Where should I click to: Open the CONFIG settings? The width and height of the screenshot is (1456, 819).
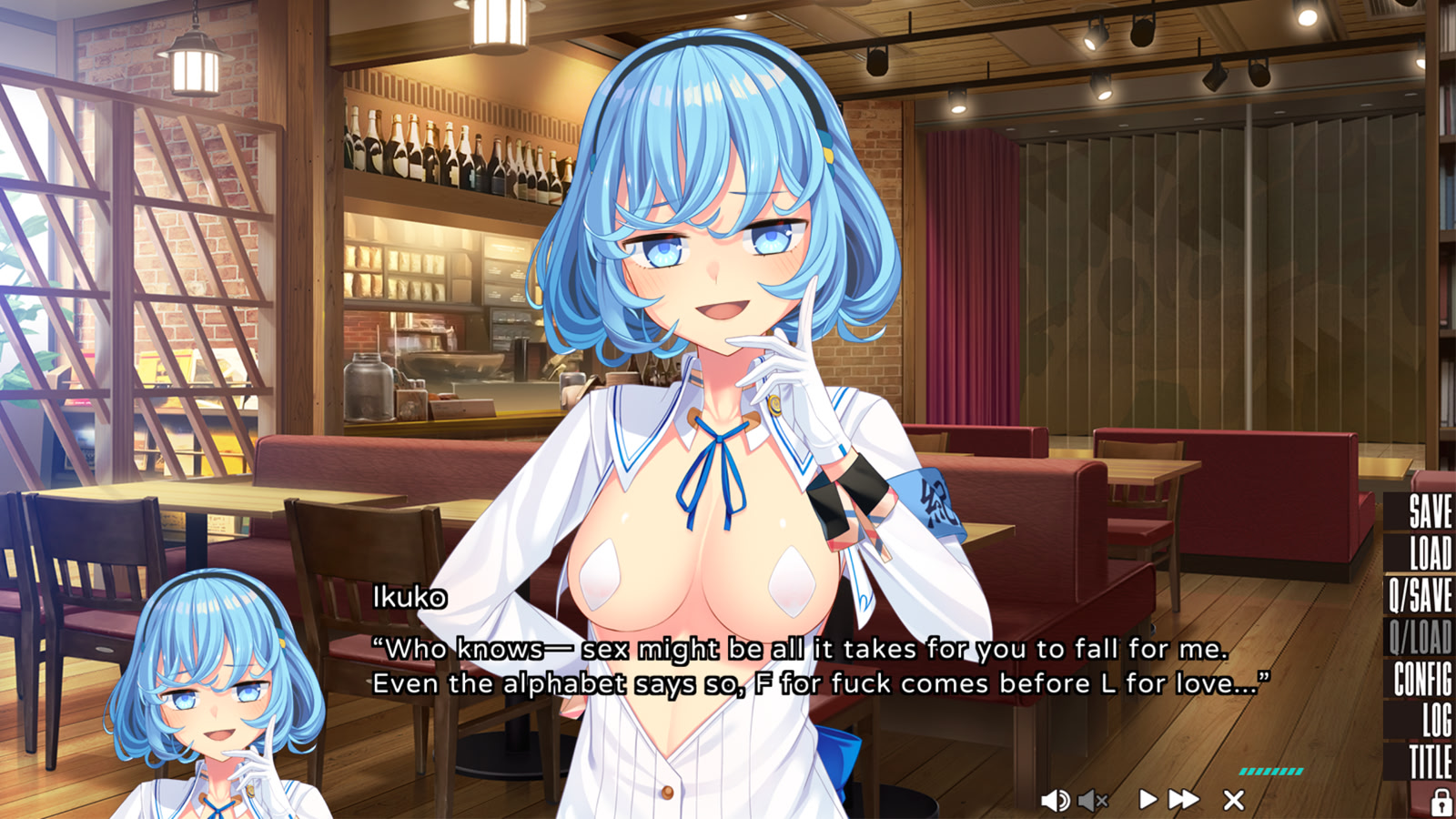[1422, 679]
